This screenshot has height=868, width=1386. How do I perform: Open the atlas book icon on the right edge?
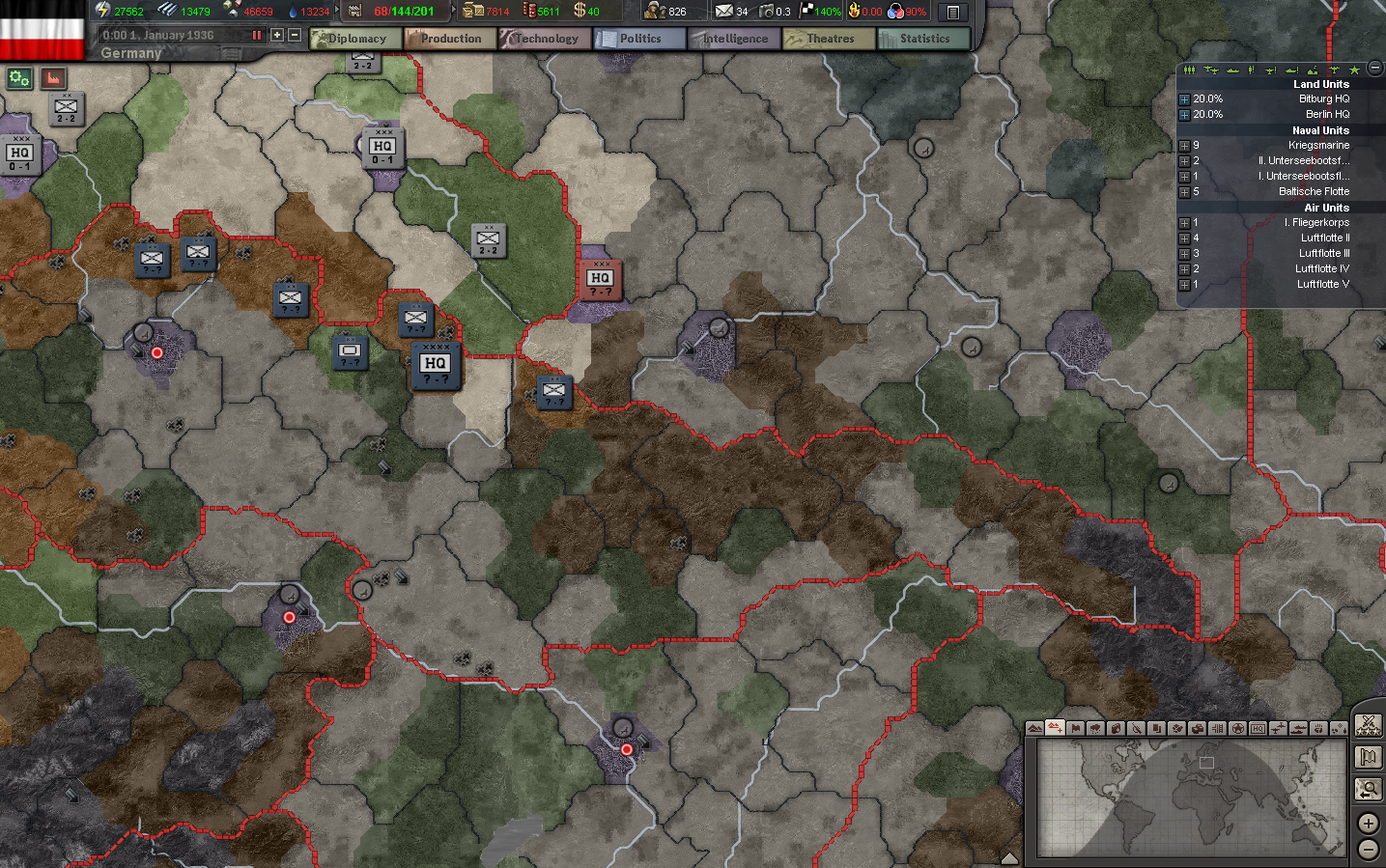pos(1369,758)
